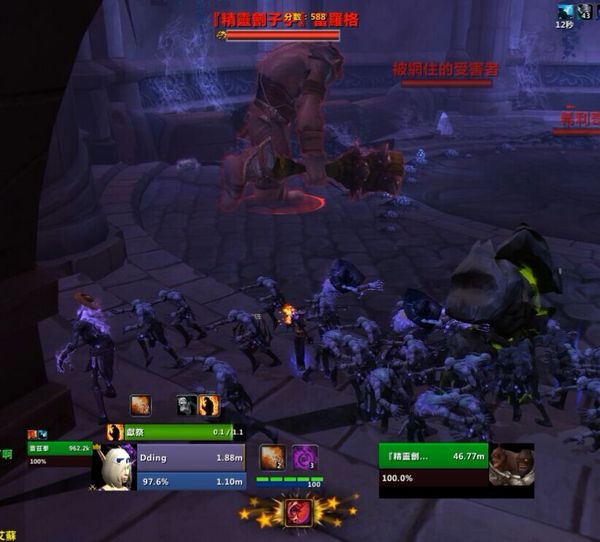The width and height of the screenshot is (600, 542).
Task: Click the blue buff icon with 12-second timer
Action: [566, 11]
